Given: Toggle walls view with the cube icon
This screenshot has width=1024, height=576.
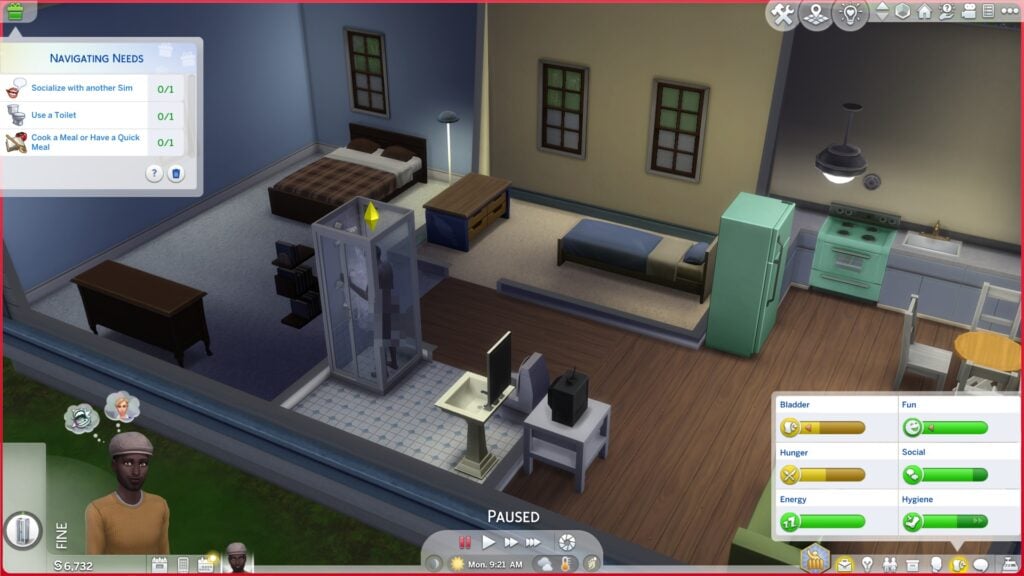Looking at the screenshot, I should tap(903, 12).
